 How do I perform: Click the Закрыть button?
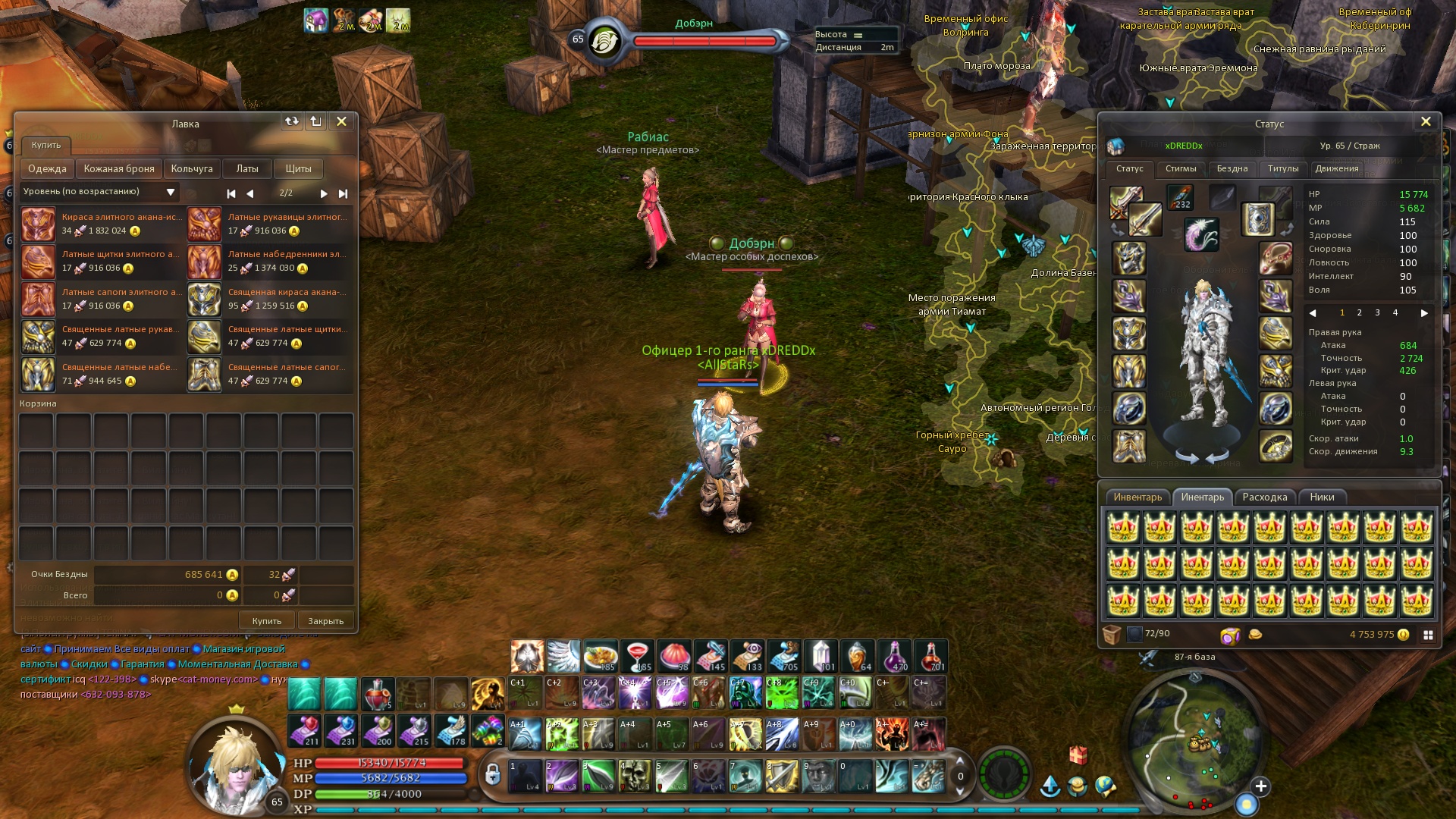pyautogui.click(x=326, y=620)
